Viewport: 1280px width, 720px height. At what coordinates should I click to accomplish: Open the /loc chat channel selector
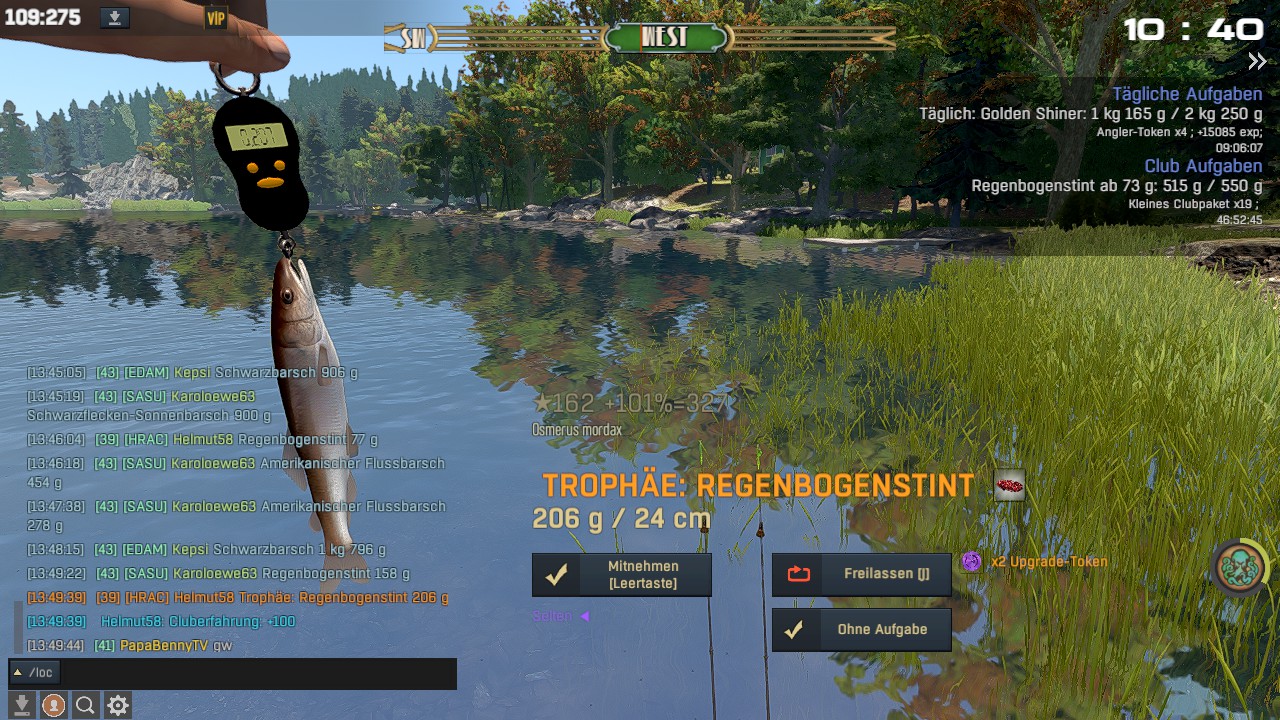[34, 673]
